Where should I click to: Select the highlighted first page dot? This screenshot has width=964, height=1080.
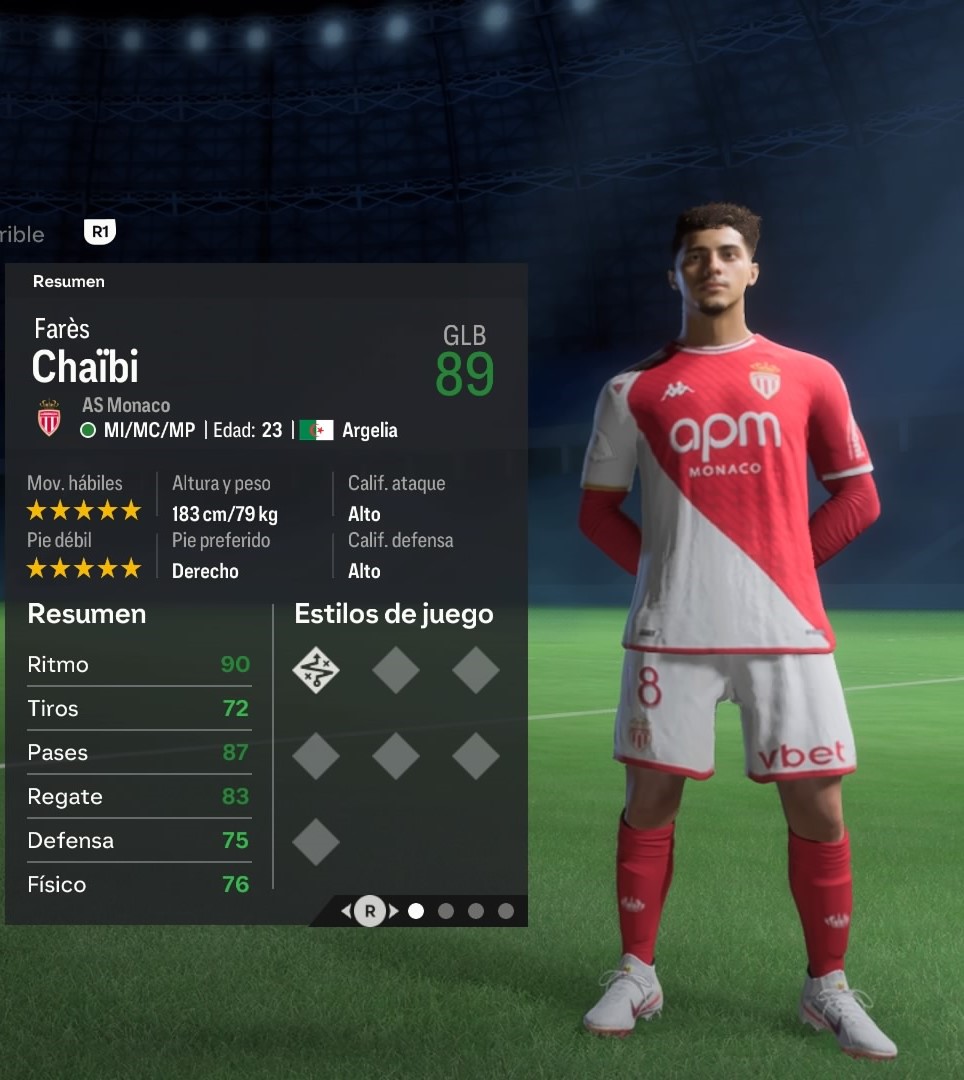(x=416, y=911)
